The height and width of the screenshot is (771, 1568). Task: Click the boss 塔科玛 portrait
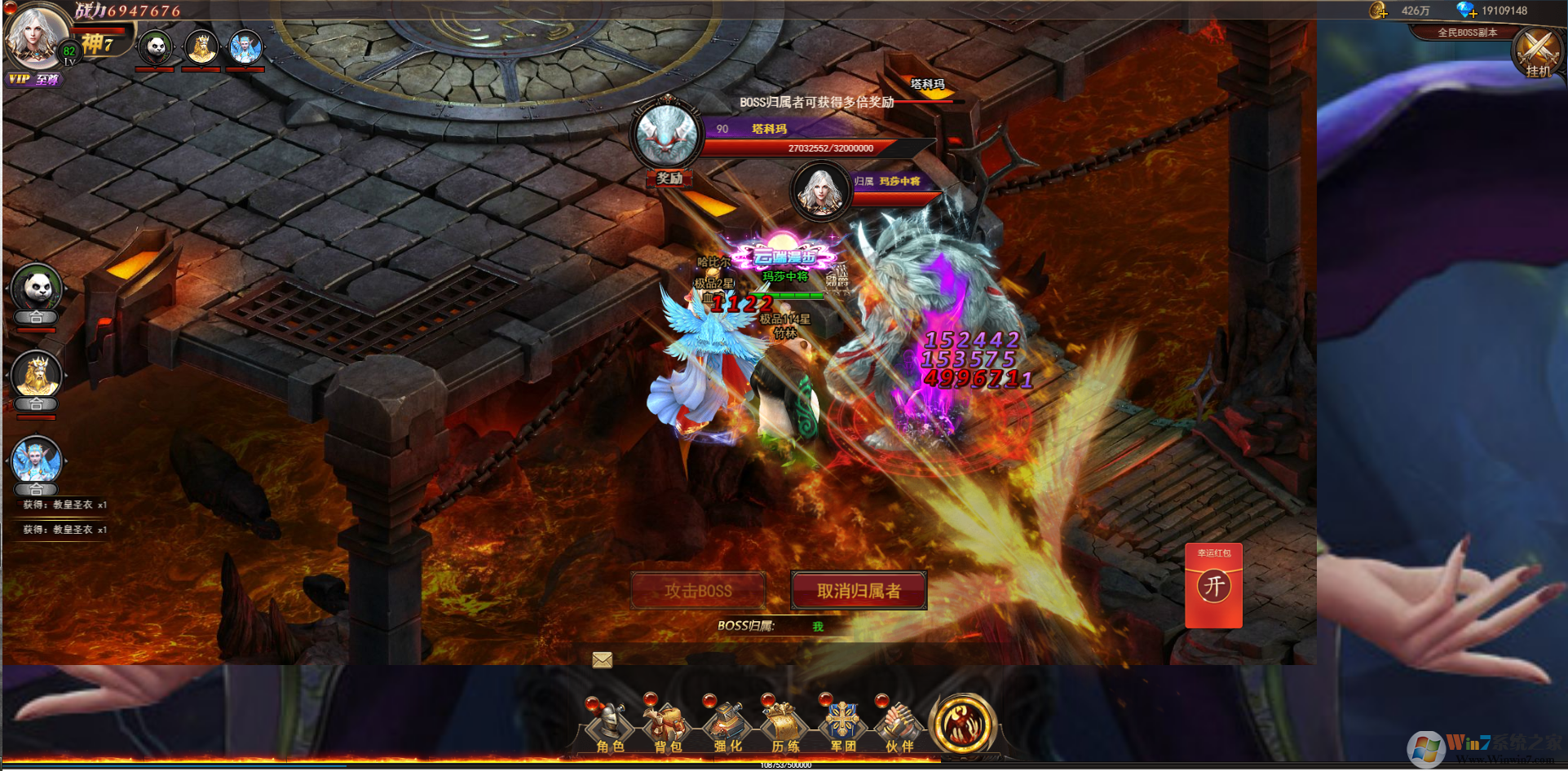pyautogui.click(x=667, y=136)
